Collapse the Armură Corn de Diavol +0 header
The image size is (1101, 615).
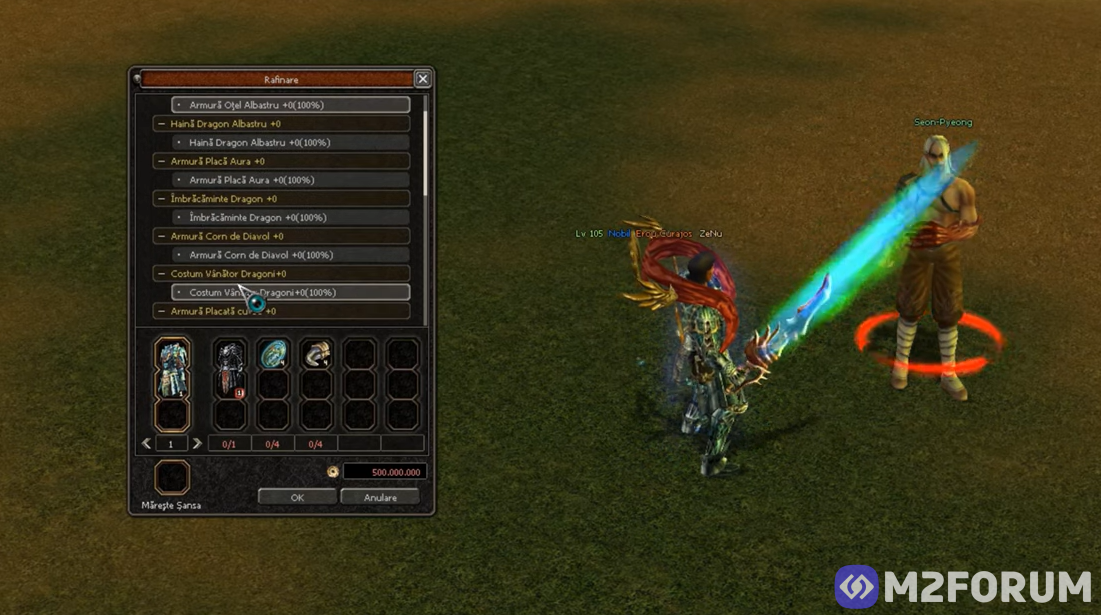tap(162, 237)
